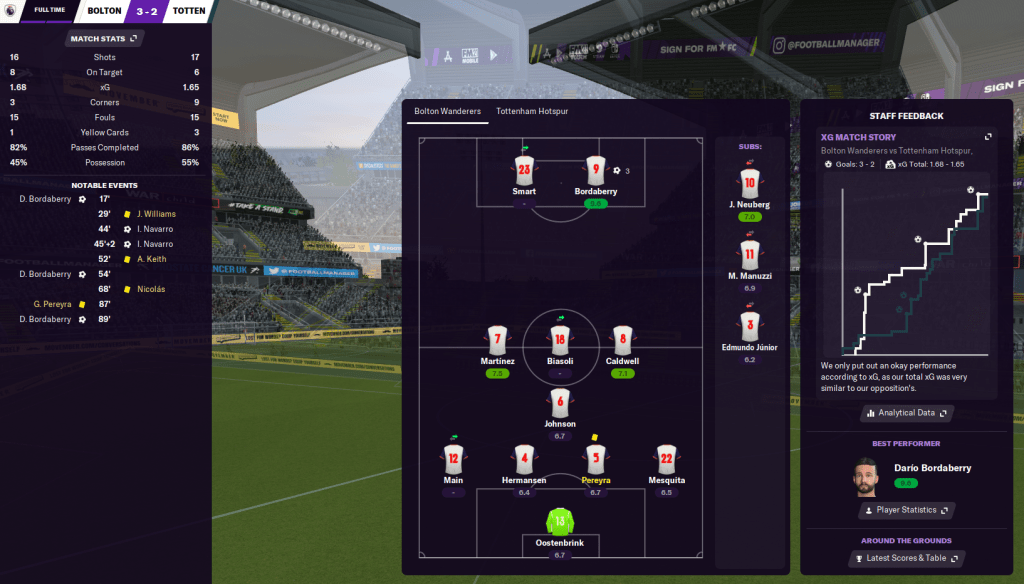This screenshot has height=584, width=1024.
Task: Choose substitute Edmundo Júnior
Action: click(750, 327)
